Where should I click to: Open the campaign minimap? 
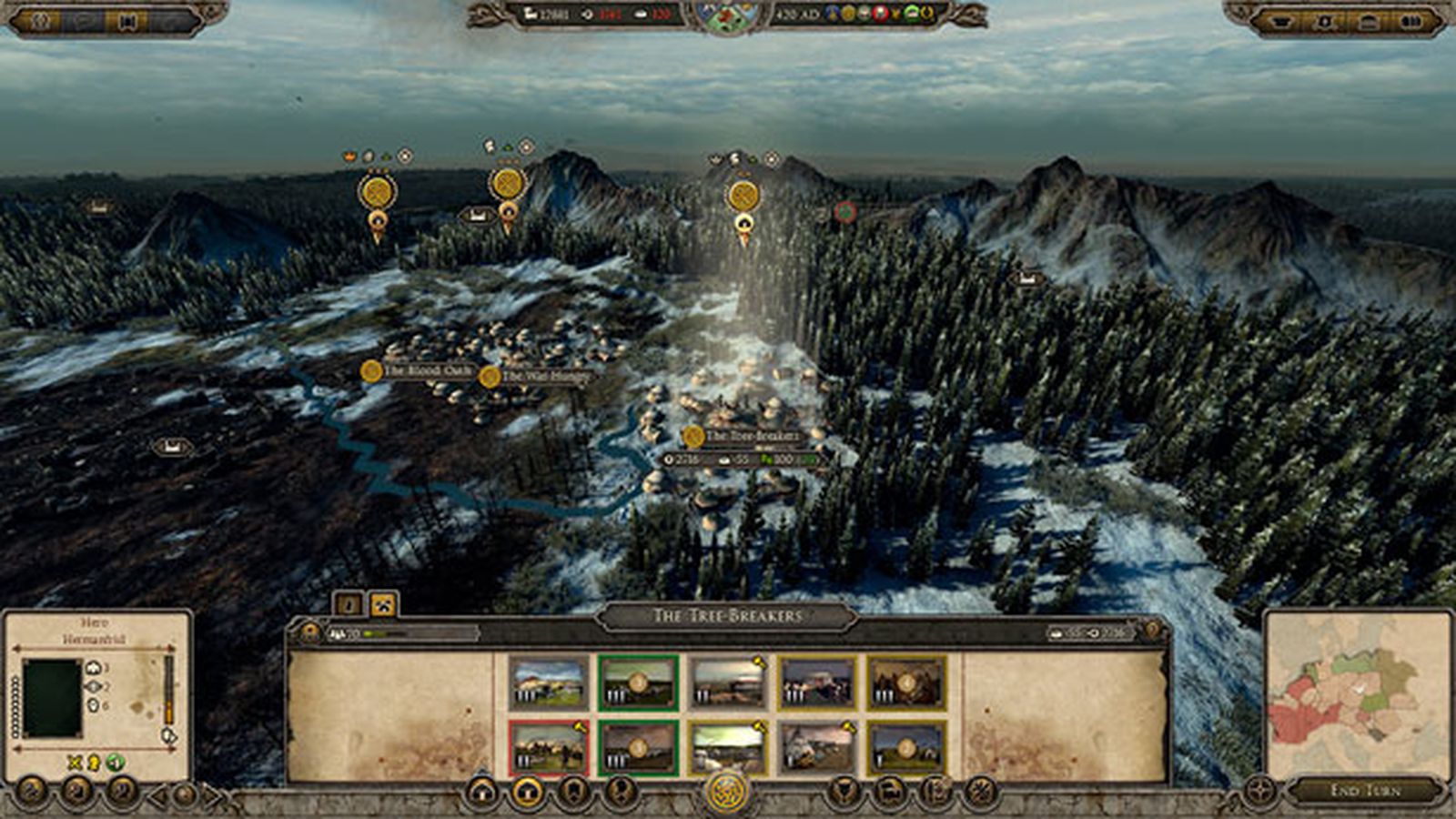coord(1357,693)
